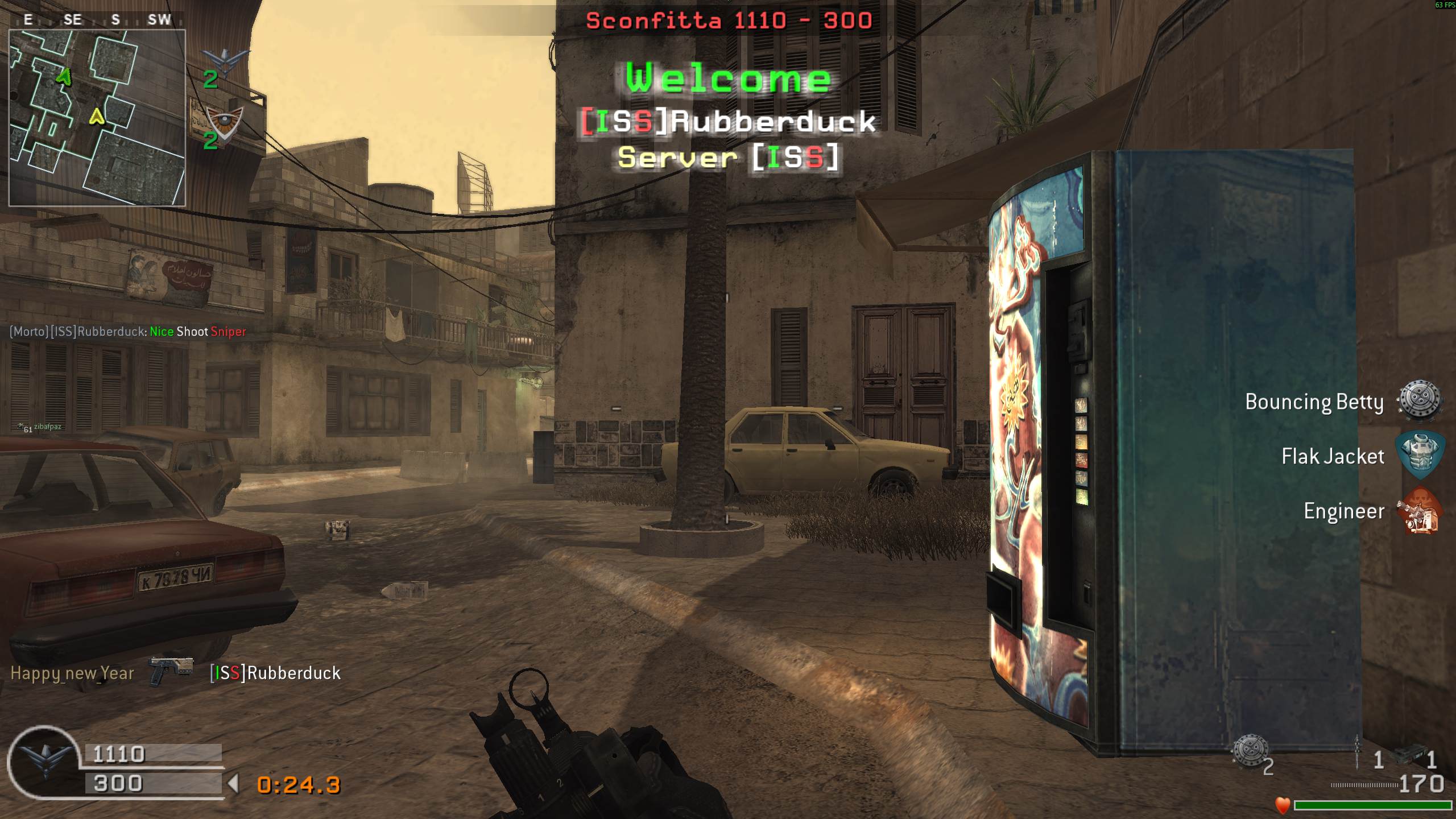Click the Bouncing Betty equipment slot with count 2
1456x819 pixels.
(1250, 752)
